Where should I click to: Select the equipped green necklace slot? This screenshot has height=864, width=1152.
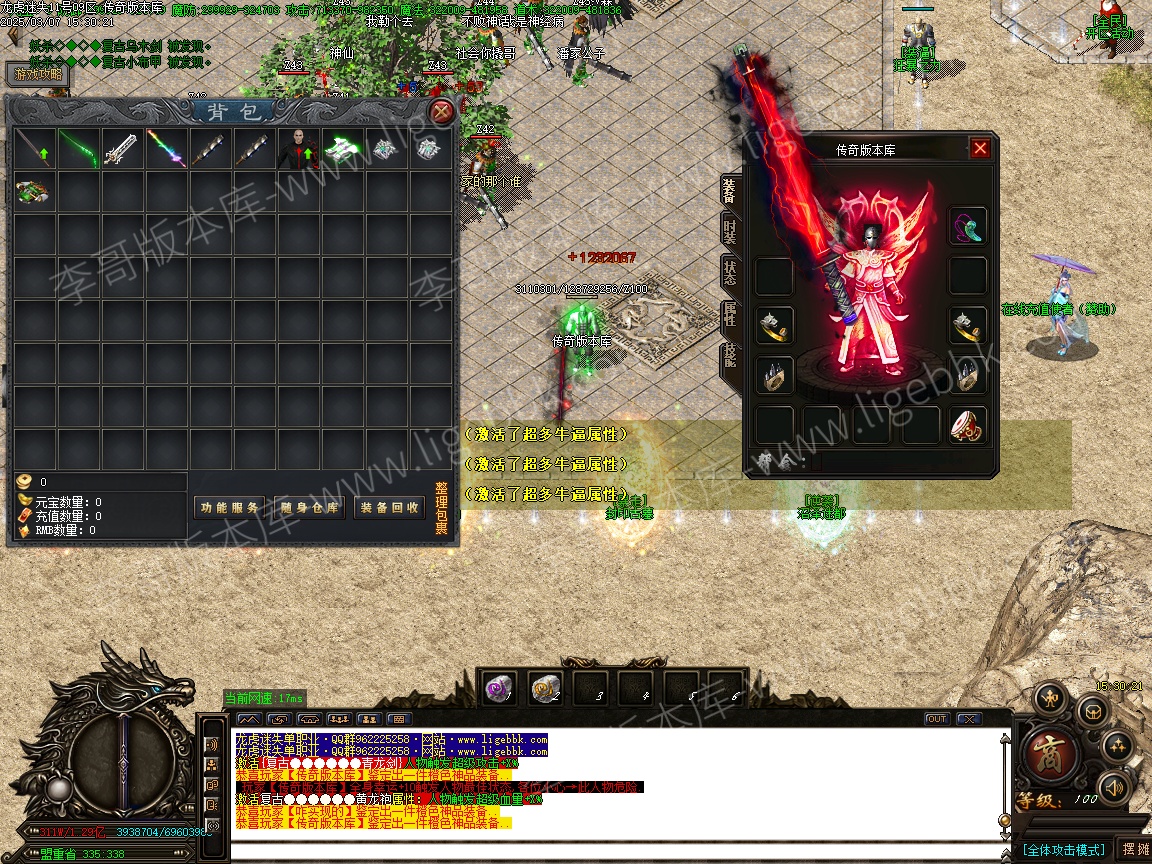[x=968, y=227]
